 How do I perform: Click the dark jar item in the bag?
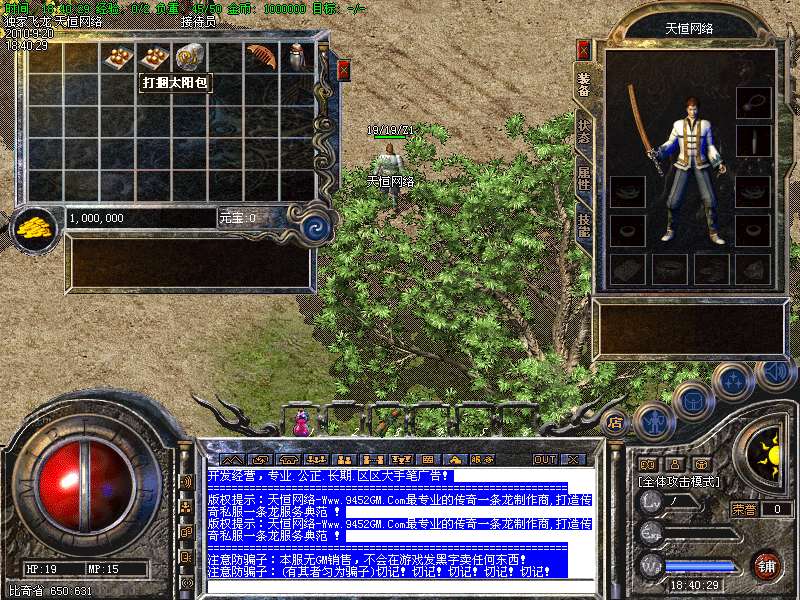click(297, 57)
